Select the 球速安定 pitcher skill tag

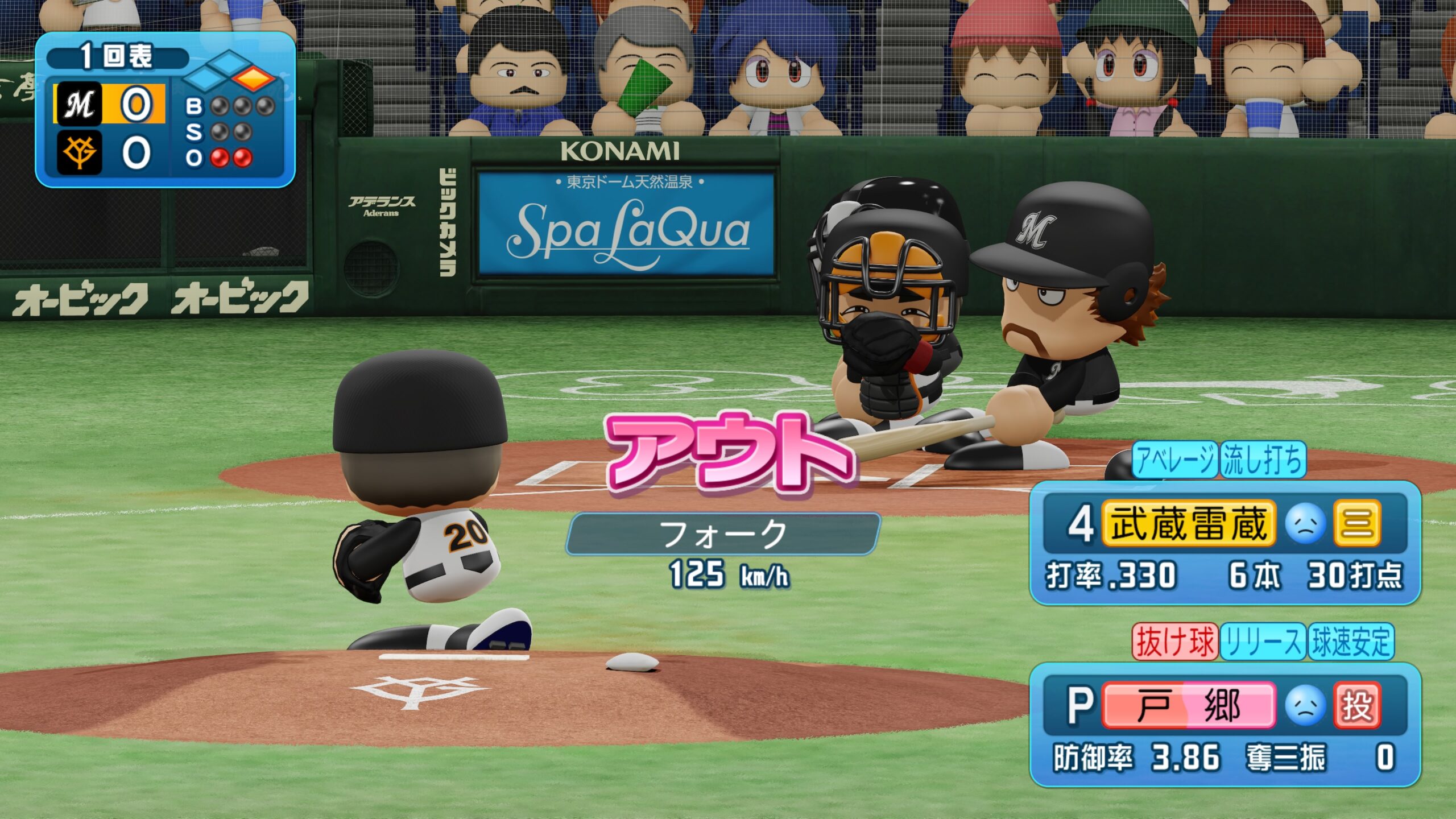pos(1351,642)
